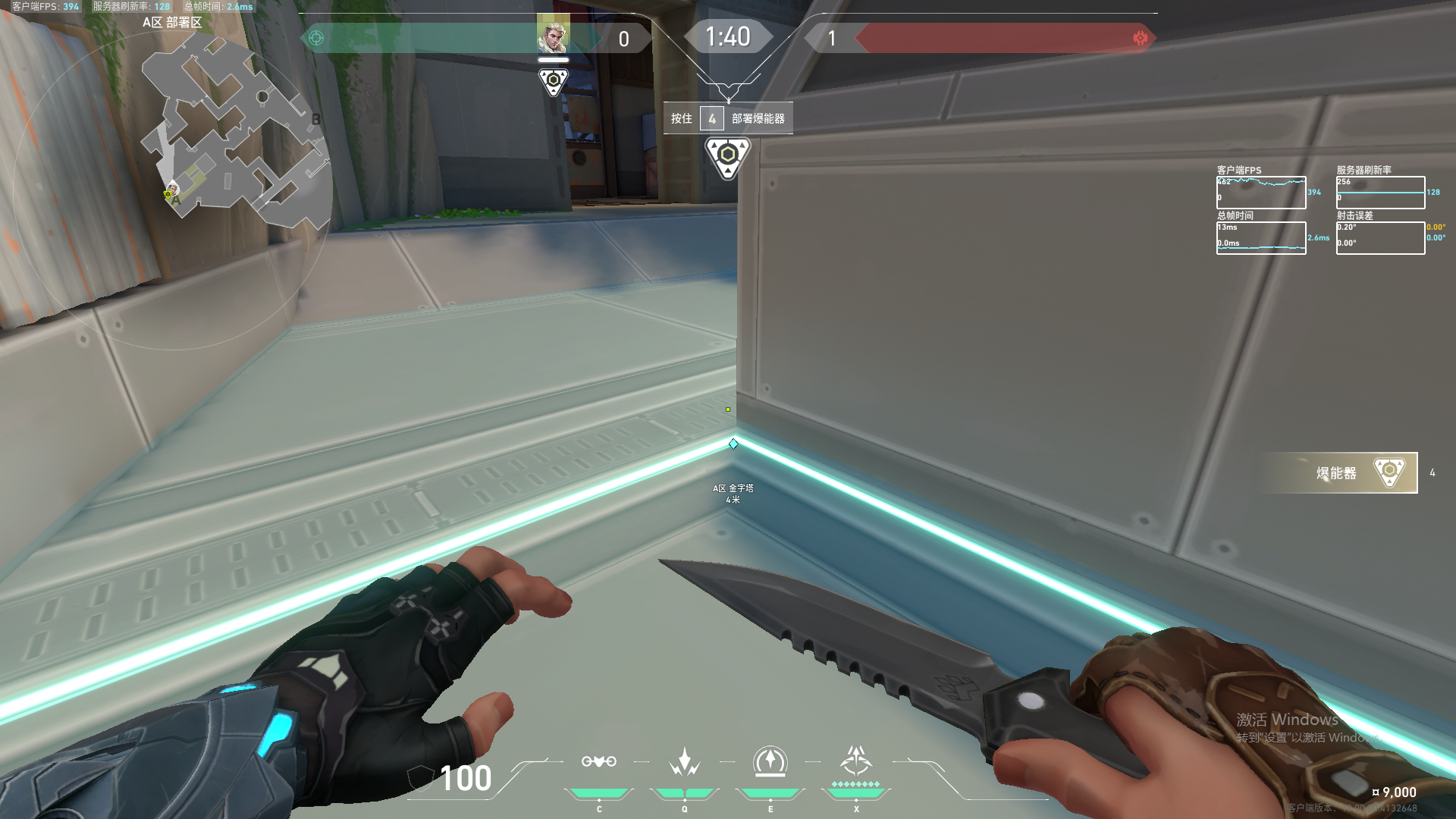Screen dimensions: 1456x819
Task: Click the attacker team emblem on the red bar
Action: tap(1141, 36)
